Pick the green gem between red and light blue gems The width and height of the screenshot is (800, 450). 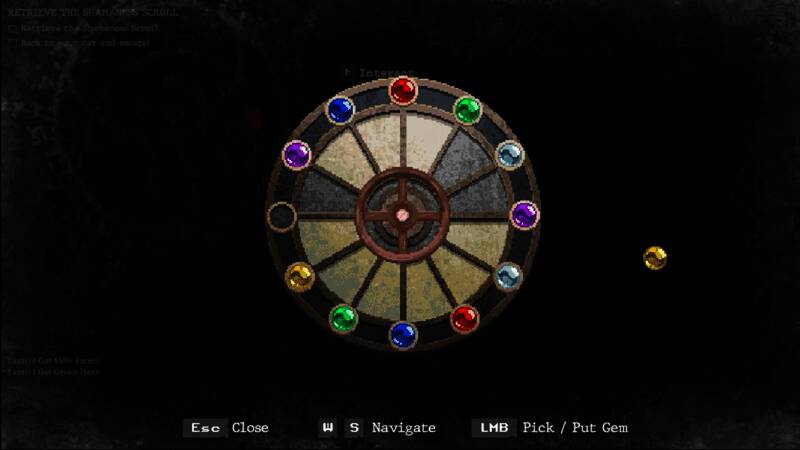pos(467,109)
